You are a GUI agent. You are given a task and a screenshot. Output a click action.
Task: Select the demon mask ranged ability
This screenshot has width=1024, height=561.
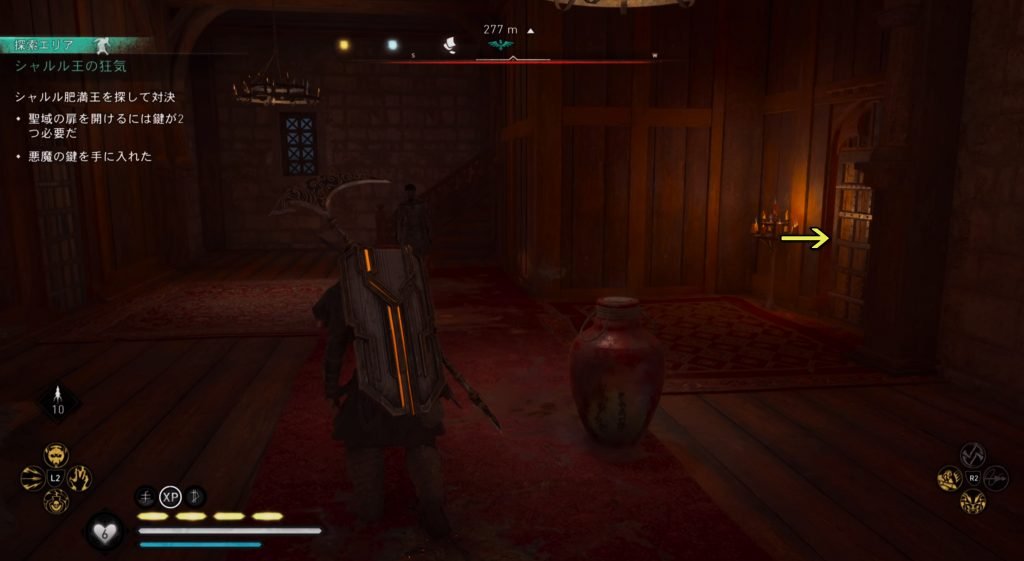57,457
